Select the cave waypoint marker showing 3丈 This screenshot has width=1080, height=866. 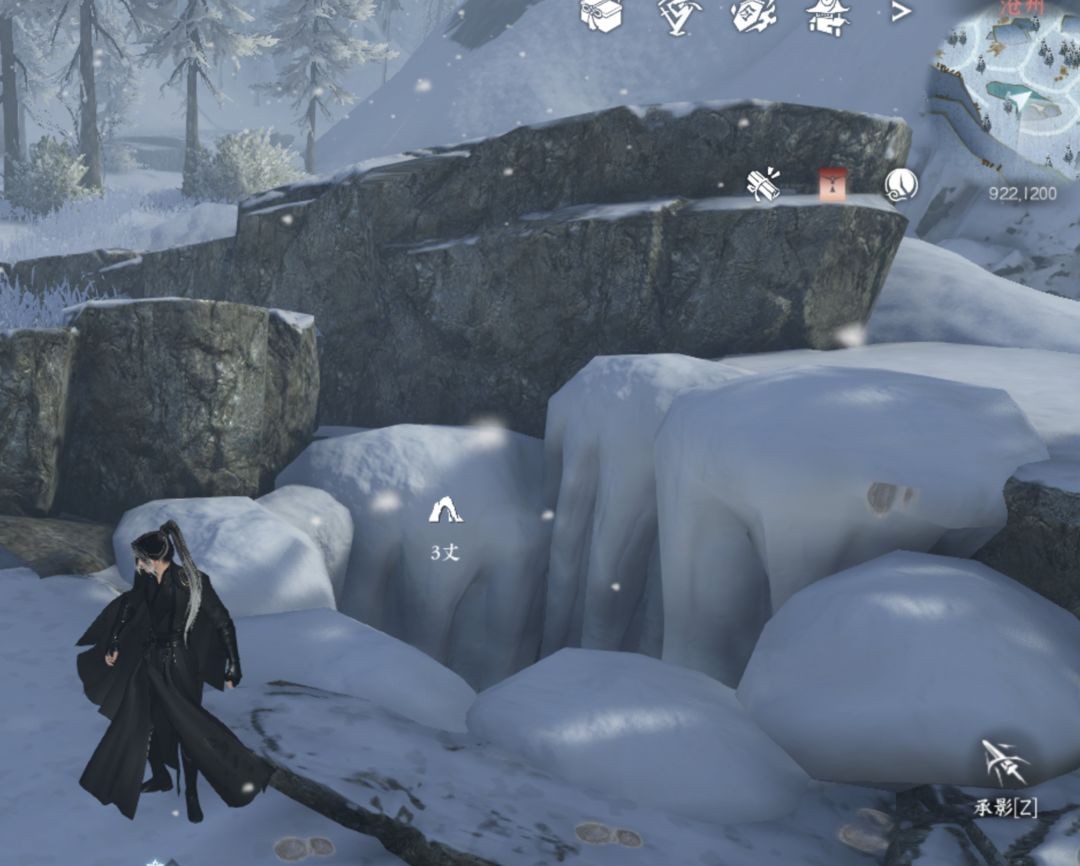(445, 511)
